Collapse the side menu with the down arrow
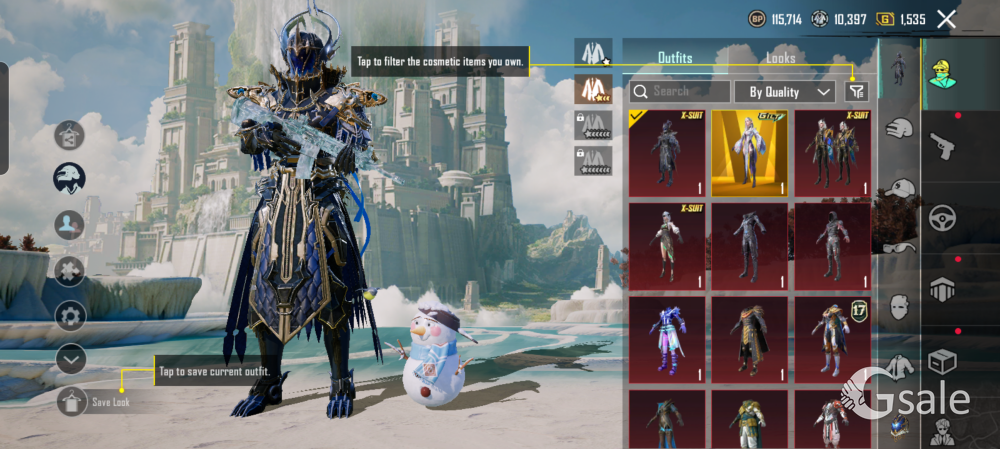 pyautogui.click(x=70, y=358)
